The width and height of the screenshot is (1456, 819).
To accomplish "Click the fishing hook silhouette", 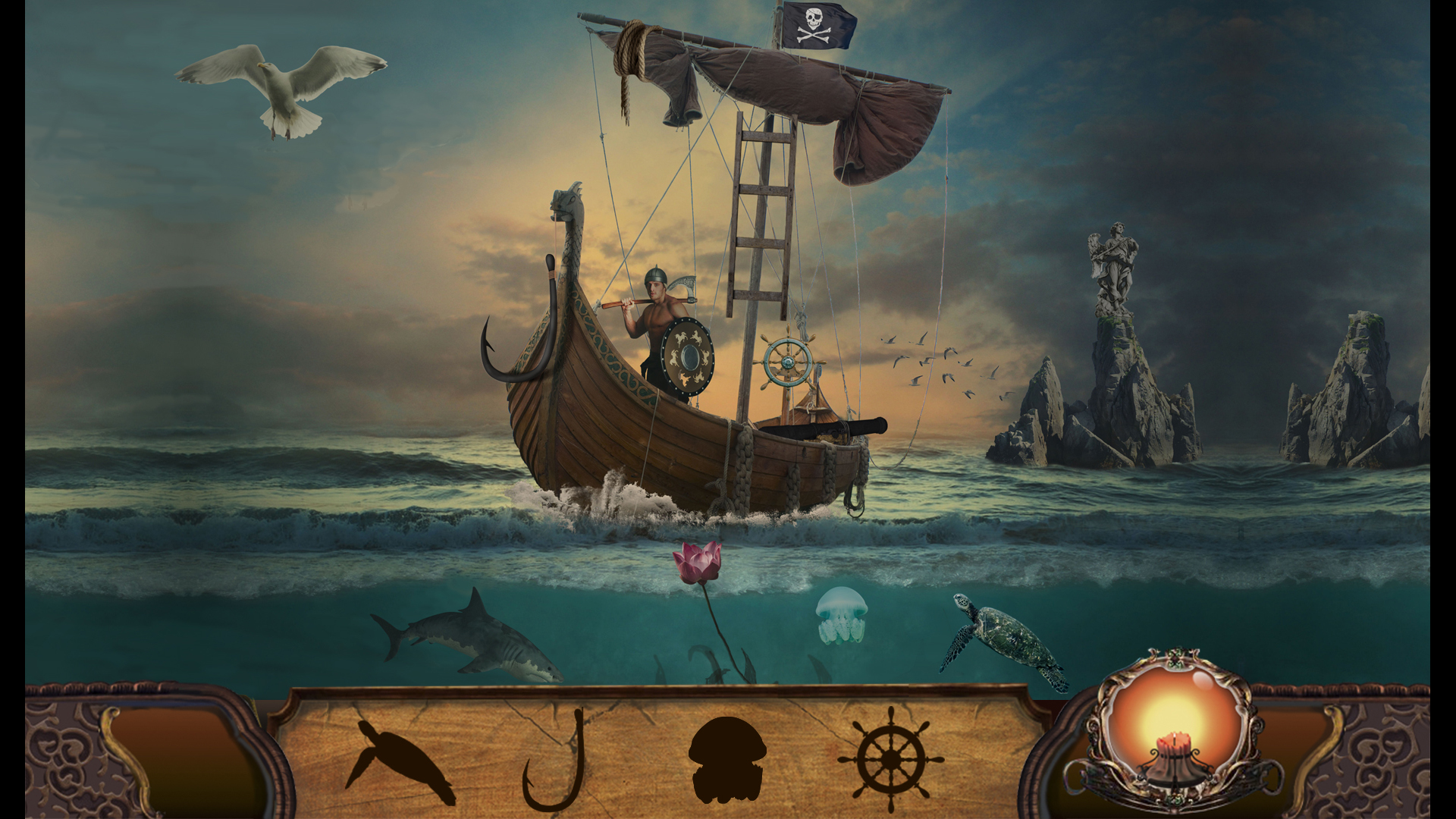I will click(553, 766).
